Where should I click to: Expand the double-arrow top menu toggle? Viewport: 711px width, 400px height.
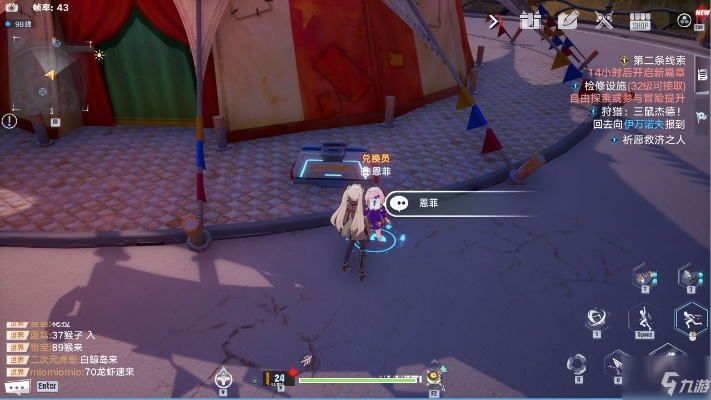tap(495, 19)
